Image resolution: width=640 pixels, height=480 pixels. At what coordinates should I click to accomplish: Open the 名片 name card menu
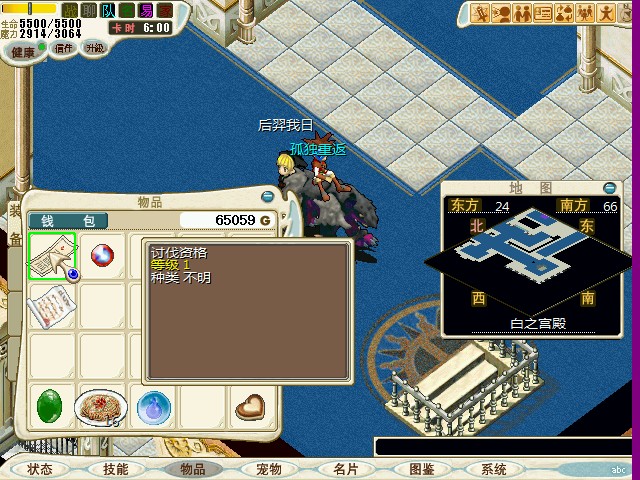click(x=345, y=469)
